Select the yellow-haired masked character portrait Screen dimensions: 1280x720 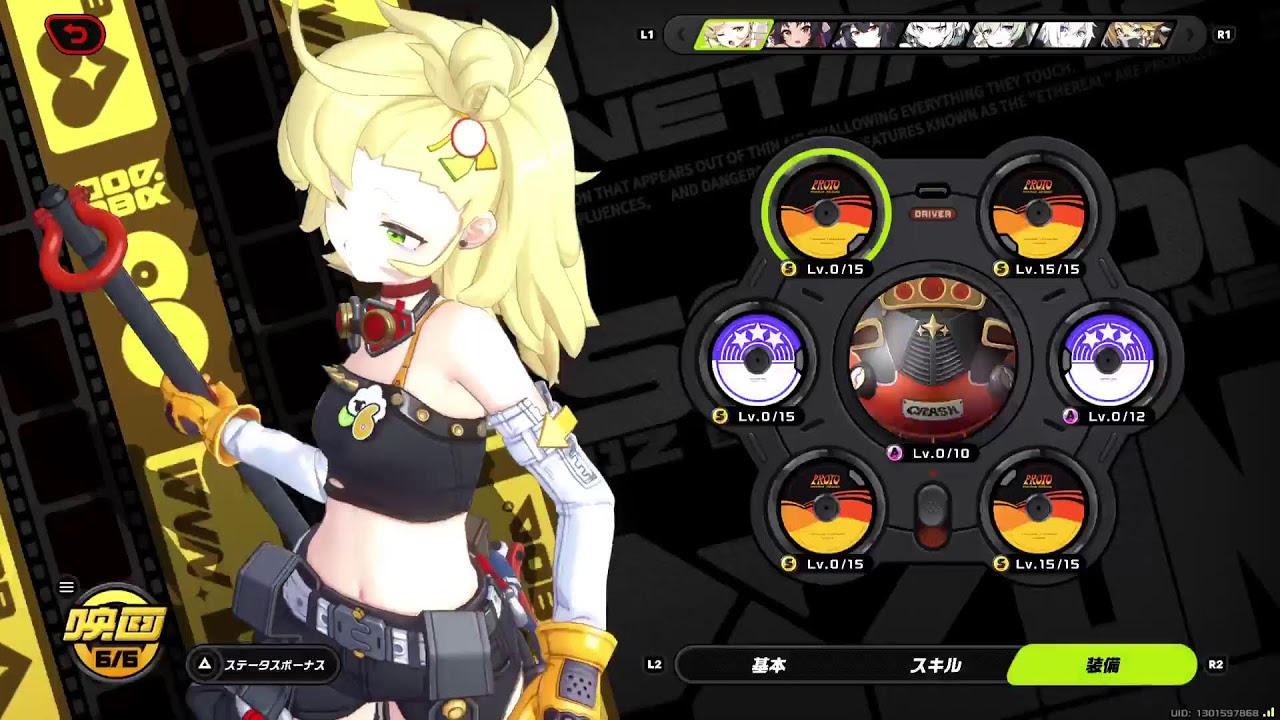[1135, 35]
